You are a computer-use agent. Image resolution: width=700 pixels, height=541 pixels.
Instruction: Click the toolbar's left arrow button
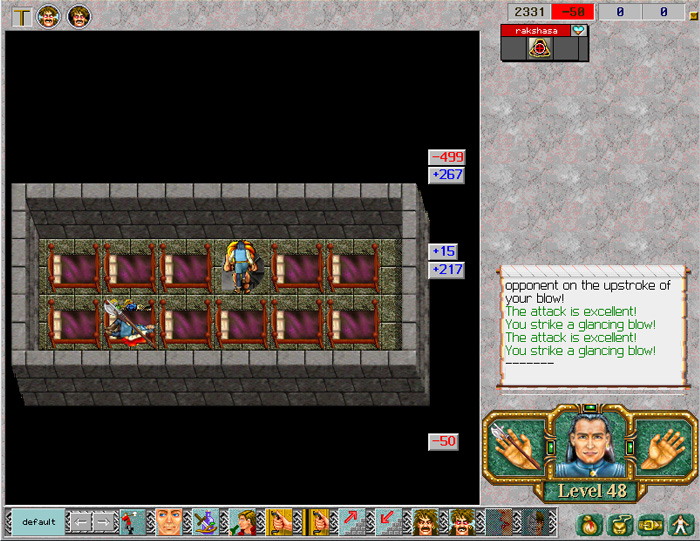(79, 522)
